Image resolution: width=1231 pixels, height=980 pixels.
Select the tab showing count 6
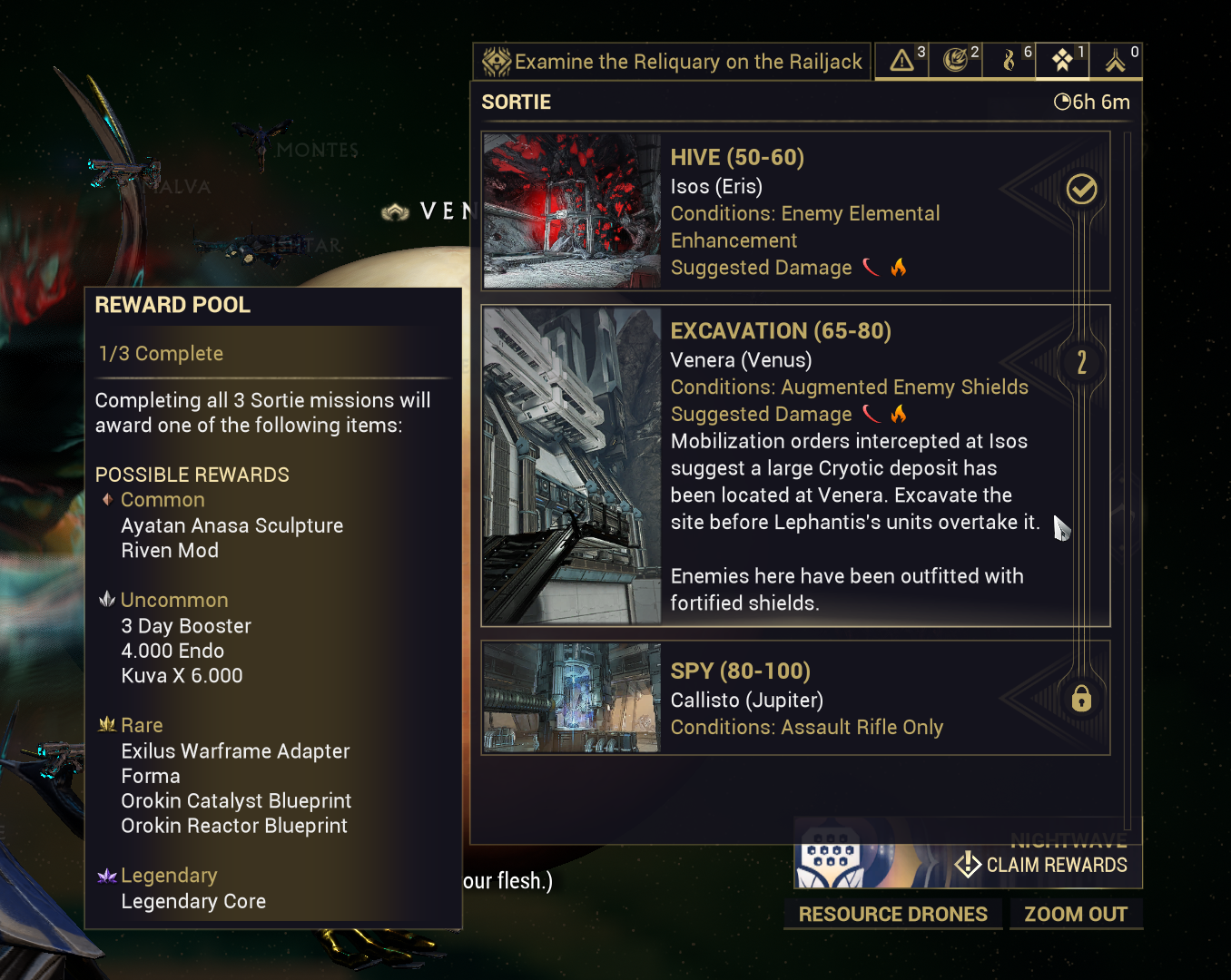pos(1009,61)
